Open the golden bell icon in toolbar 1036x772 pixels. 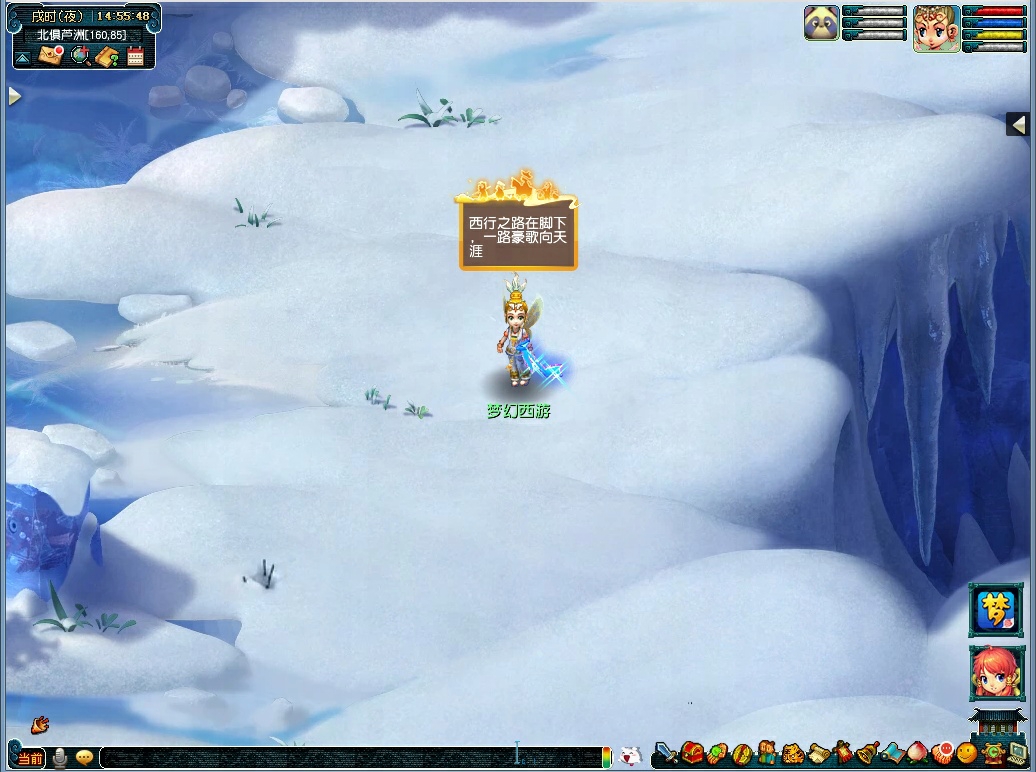pyautogui.click(x=866, y=753)
